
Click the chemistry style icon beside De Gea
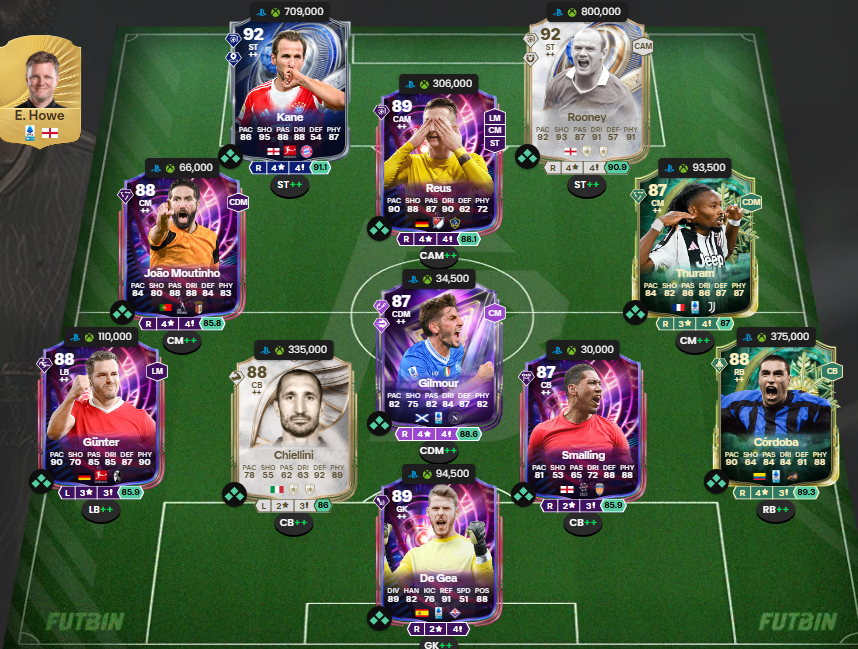(x=379, y=619)
